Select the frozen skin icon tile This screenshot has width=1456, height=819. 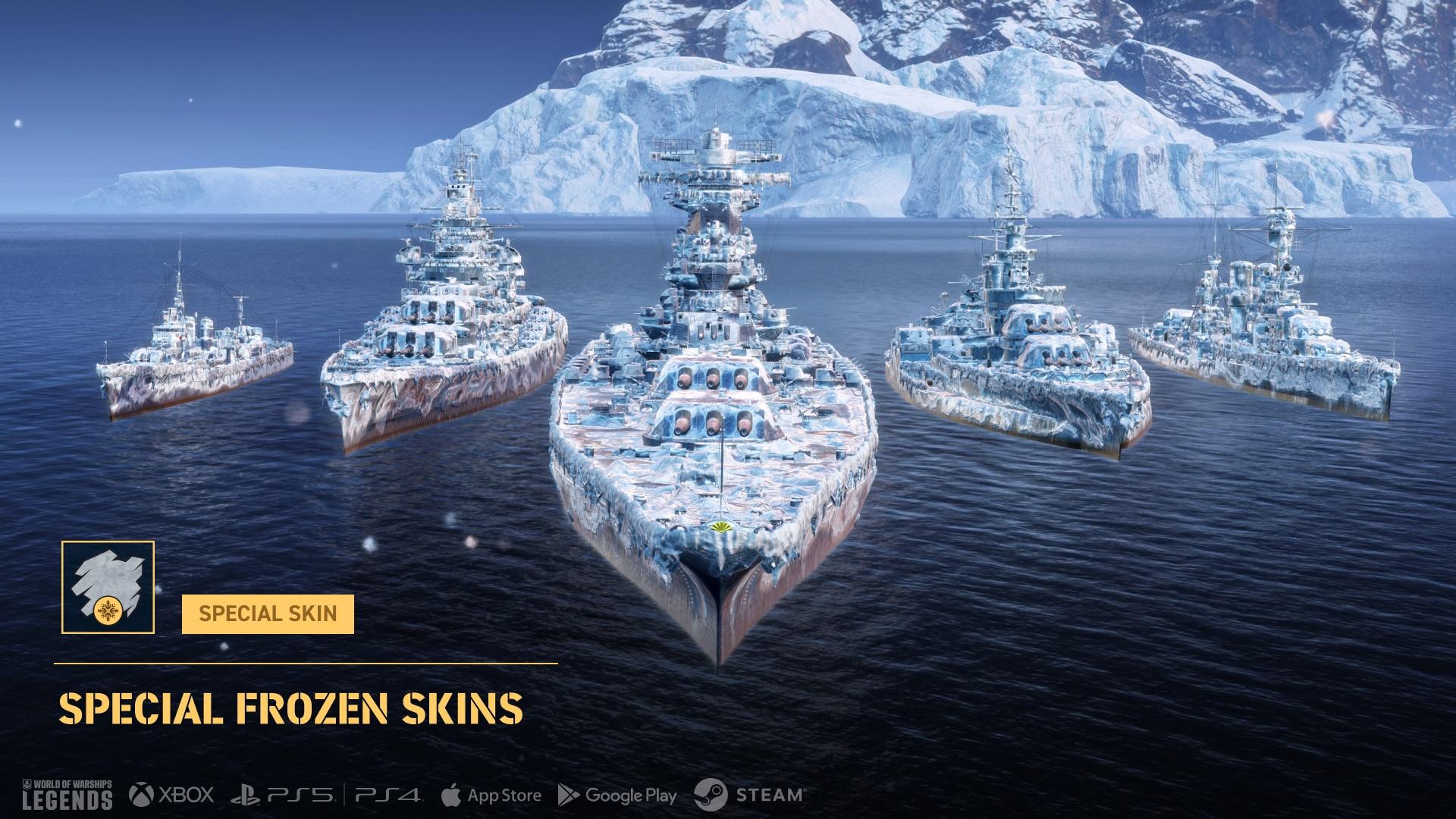(108, 587)
